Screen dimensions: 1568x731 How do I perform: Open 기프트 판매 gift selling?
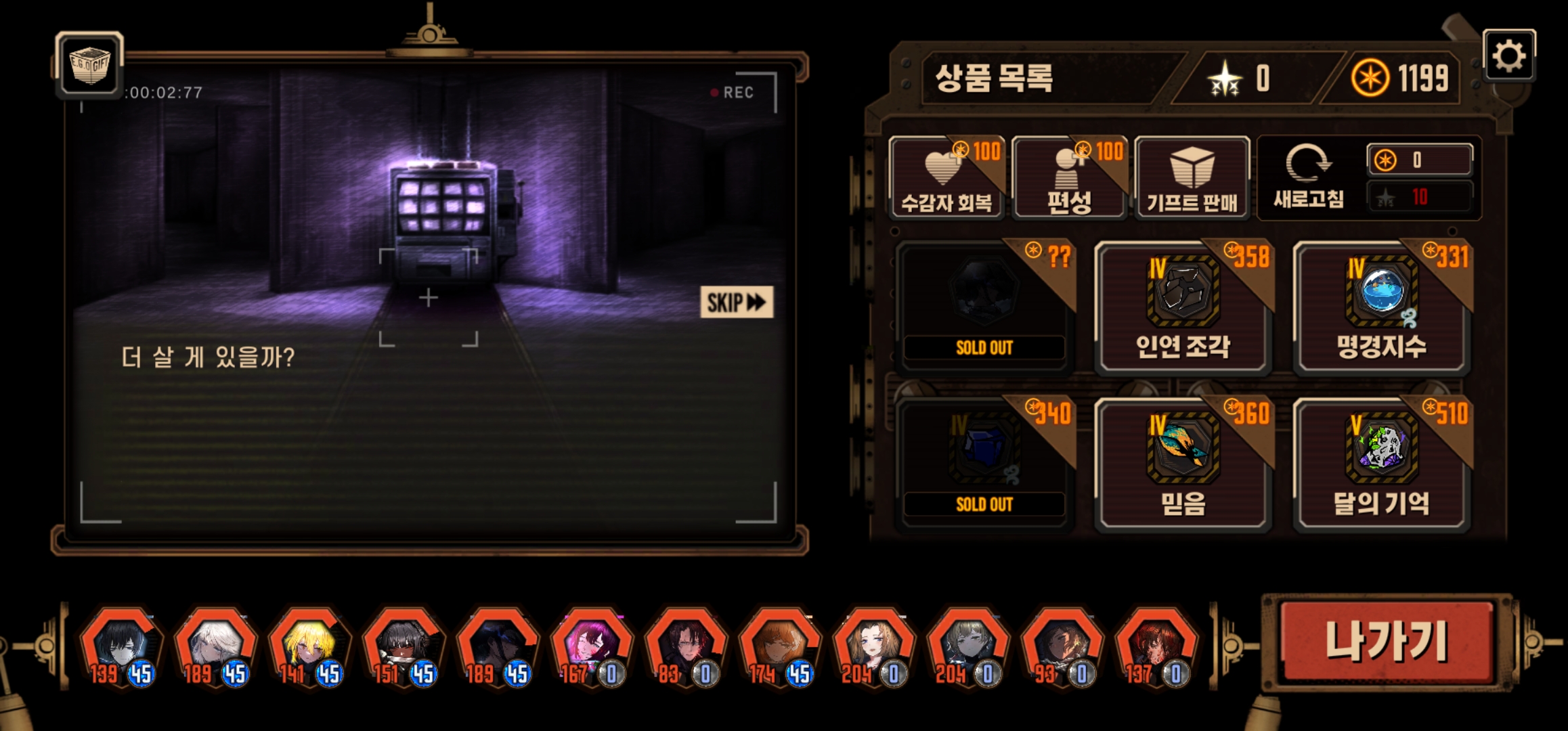pyautogui.click(x=1192, y=179)
